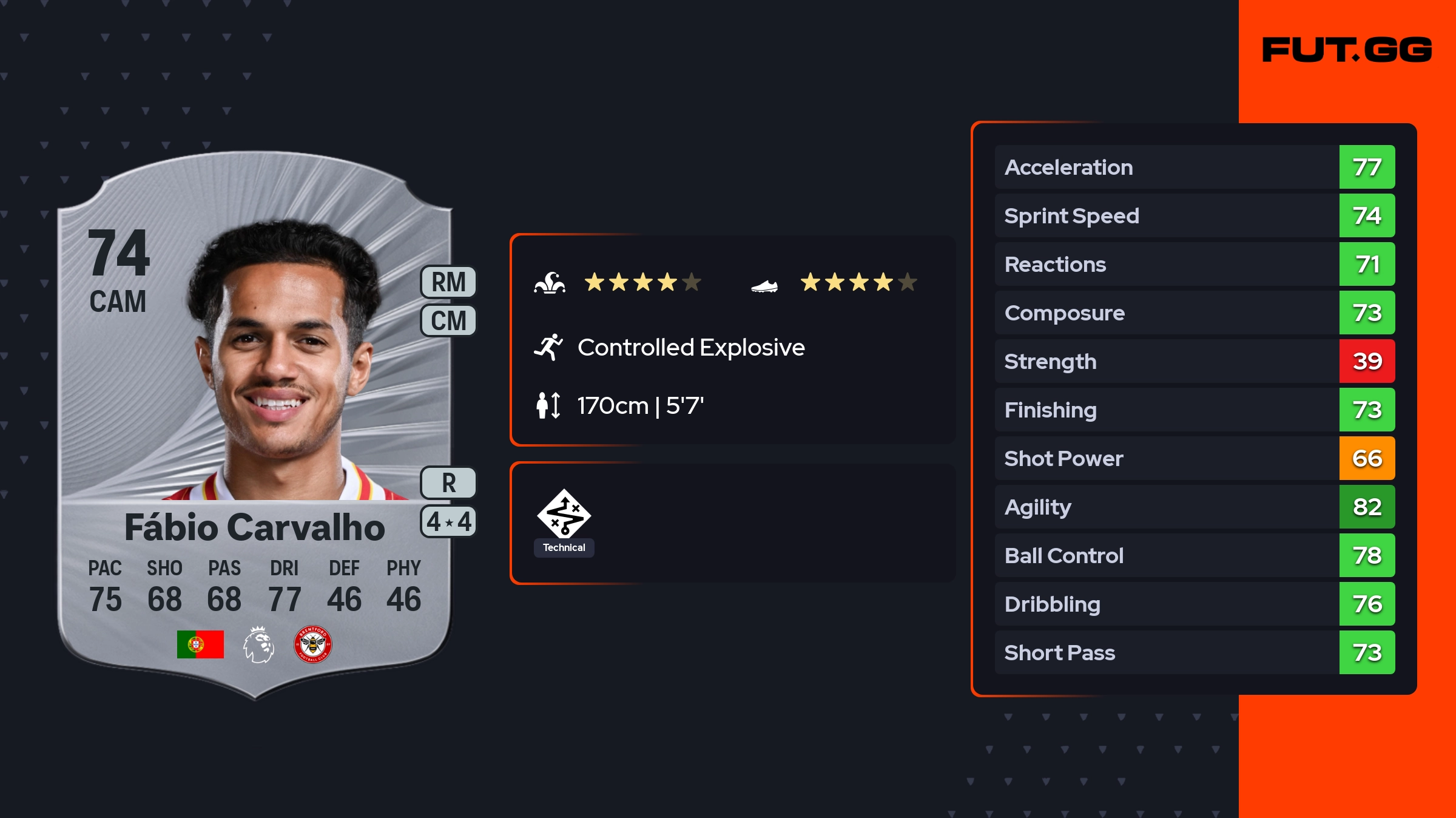Click the Premier League logo

coord(258,644)
